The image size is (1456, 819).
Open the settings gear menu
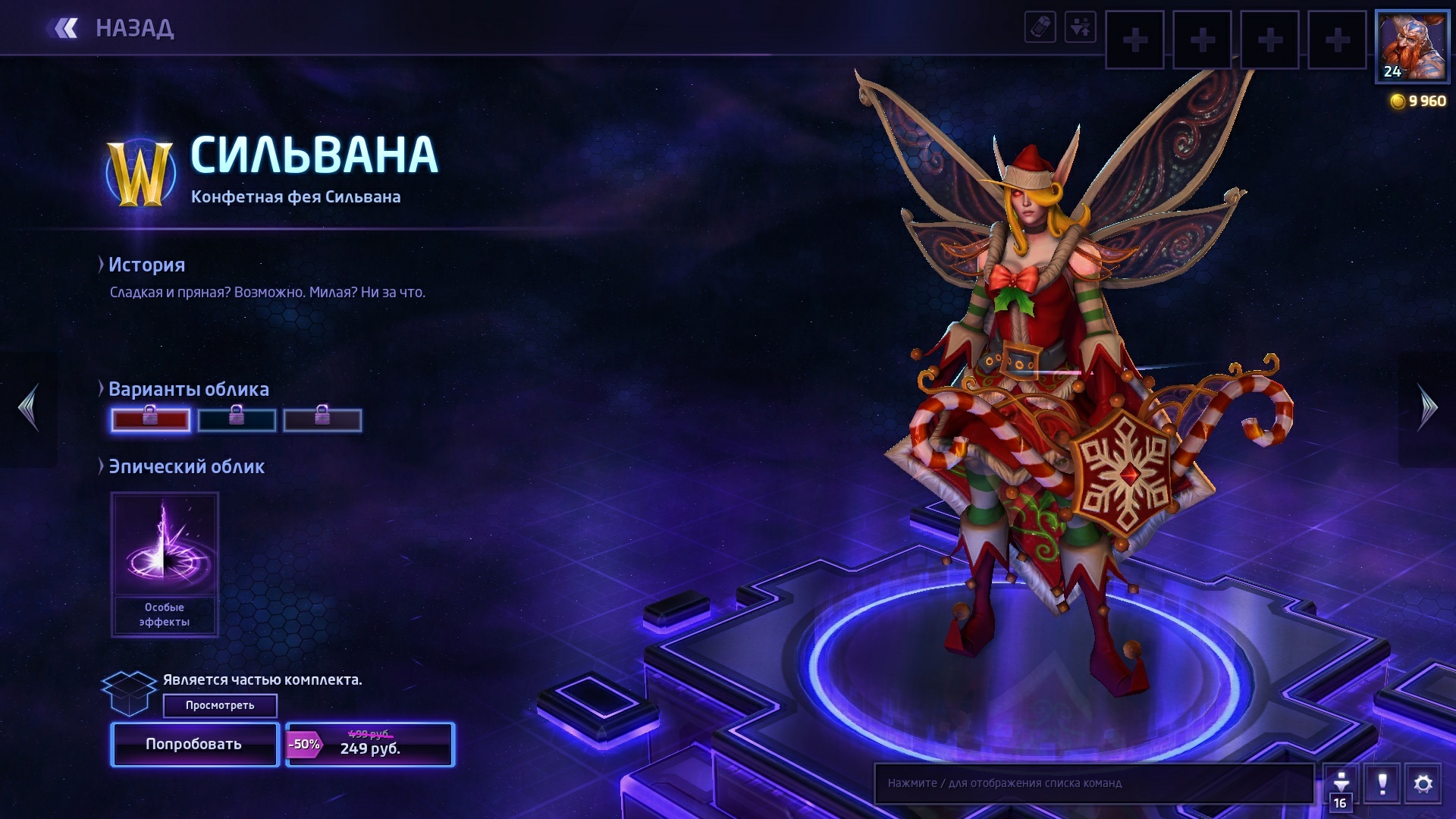[1423, 783]
